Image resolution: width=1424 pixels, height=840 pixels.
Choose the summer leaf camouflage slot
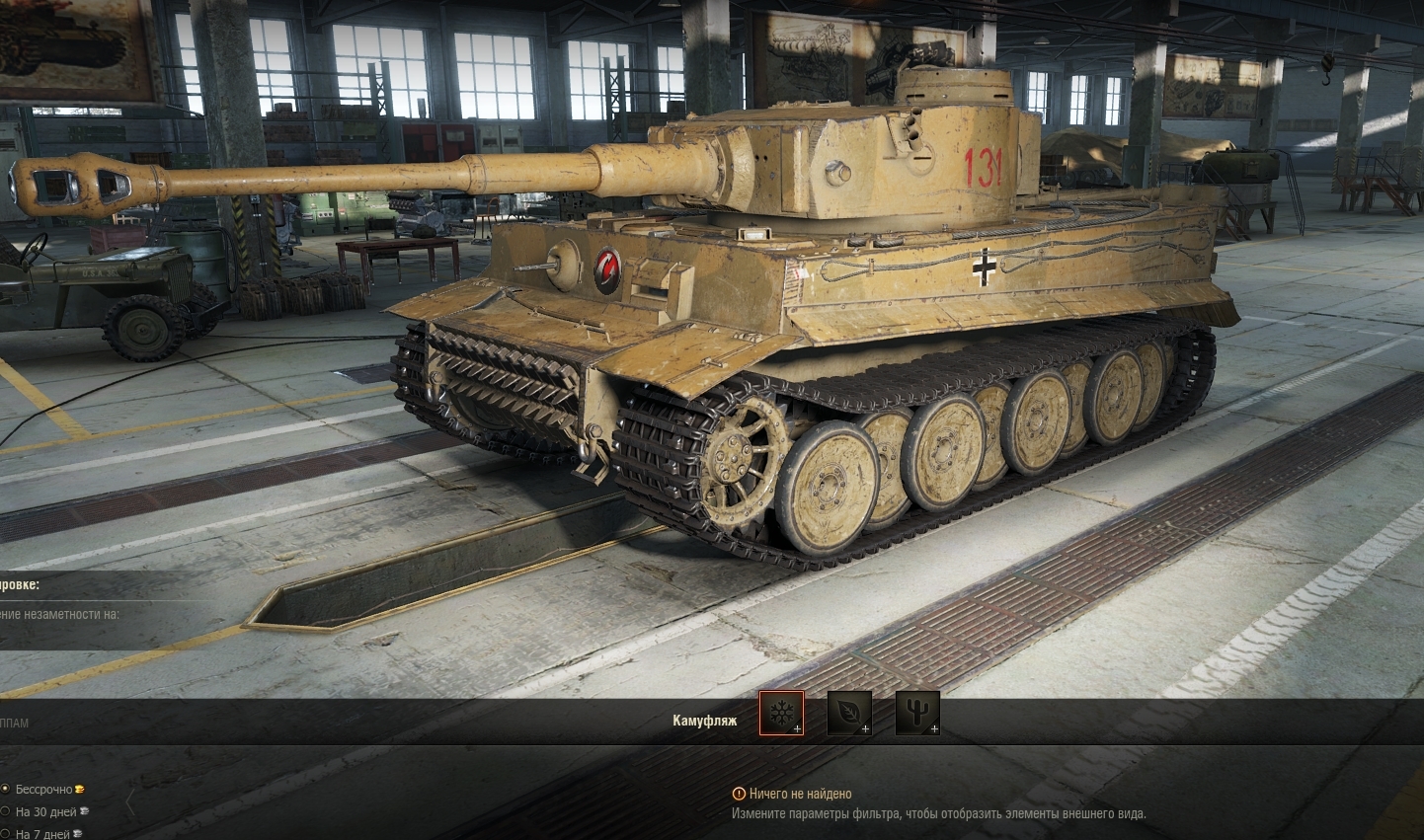pos(849,713)
